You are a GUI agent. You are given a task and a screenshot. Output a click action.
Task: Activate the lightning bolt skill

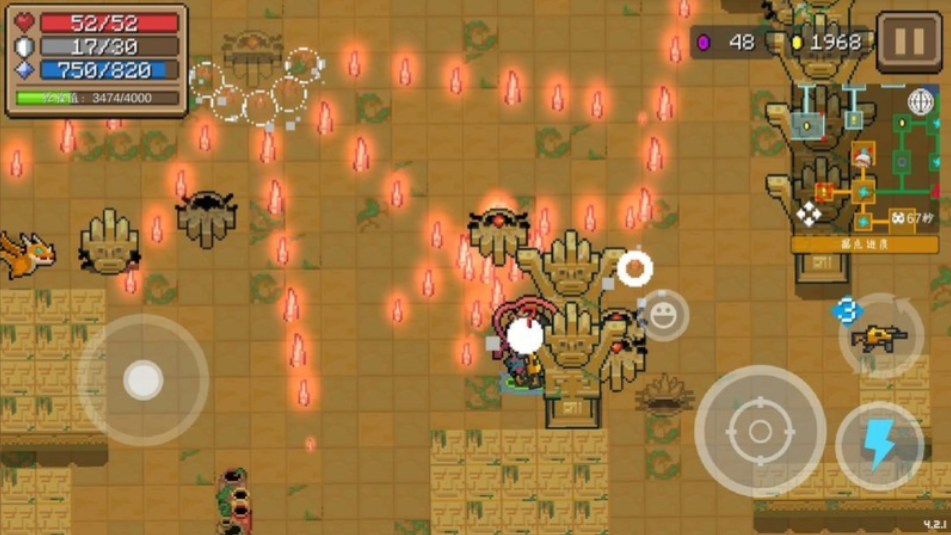pos(879,446)
